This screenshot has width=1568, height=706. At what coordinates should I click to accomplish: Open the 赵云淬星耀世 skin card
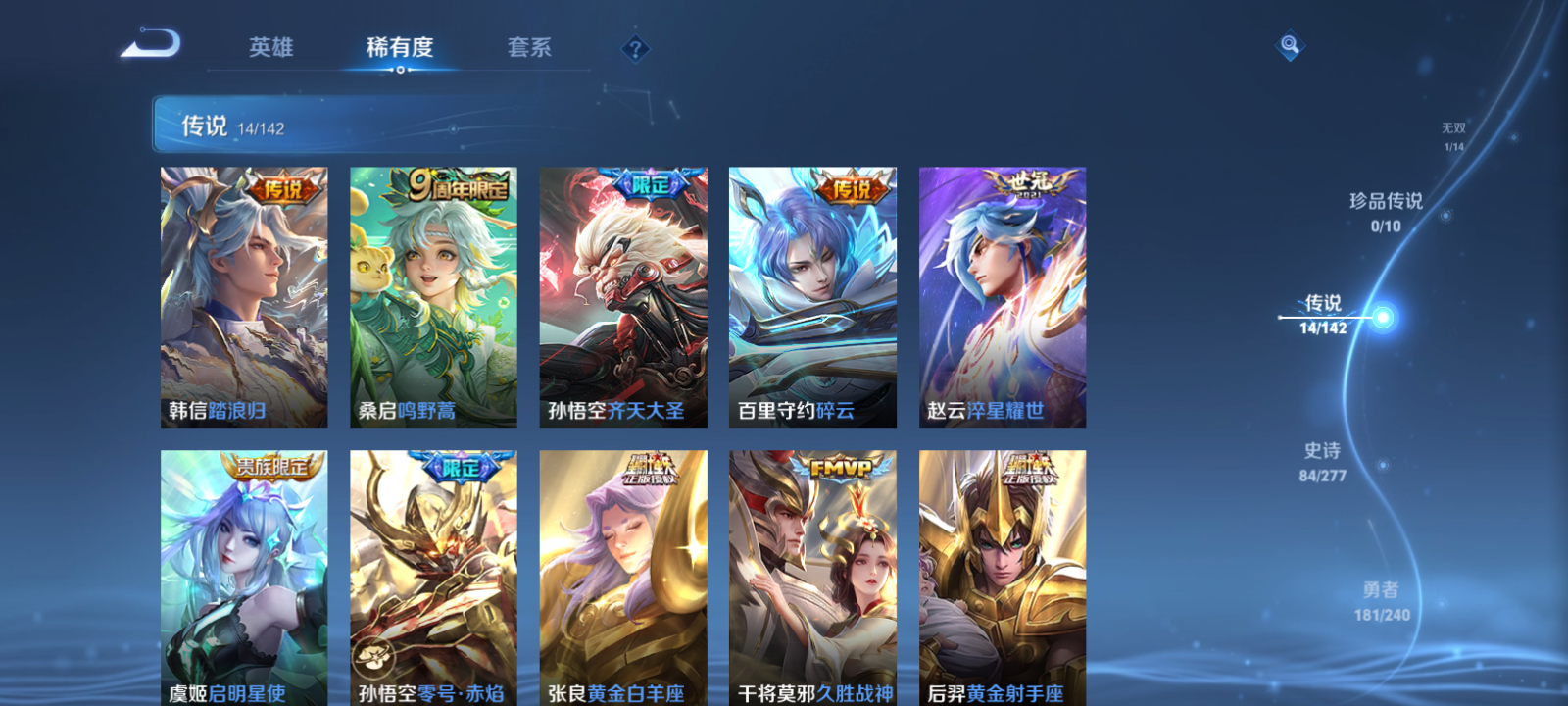(1003, 294)
